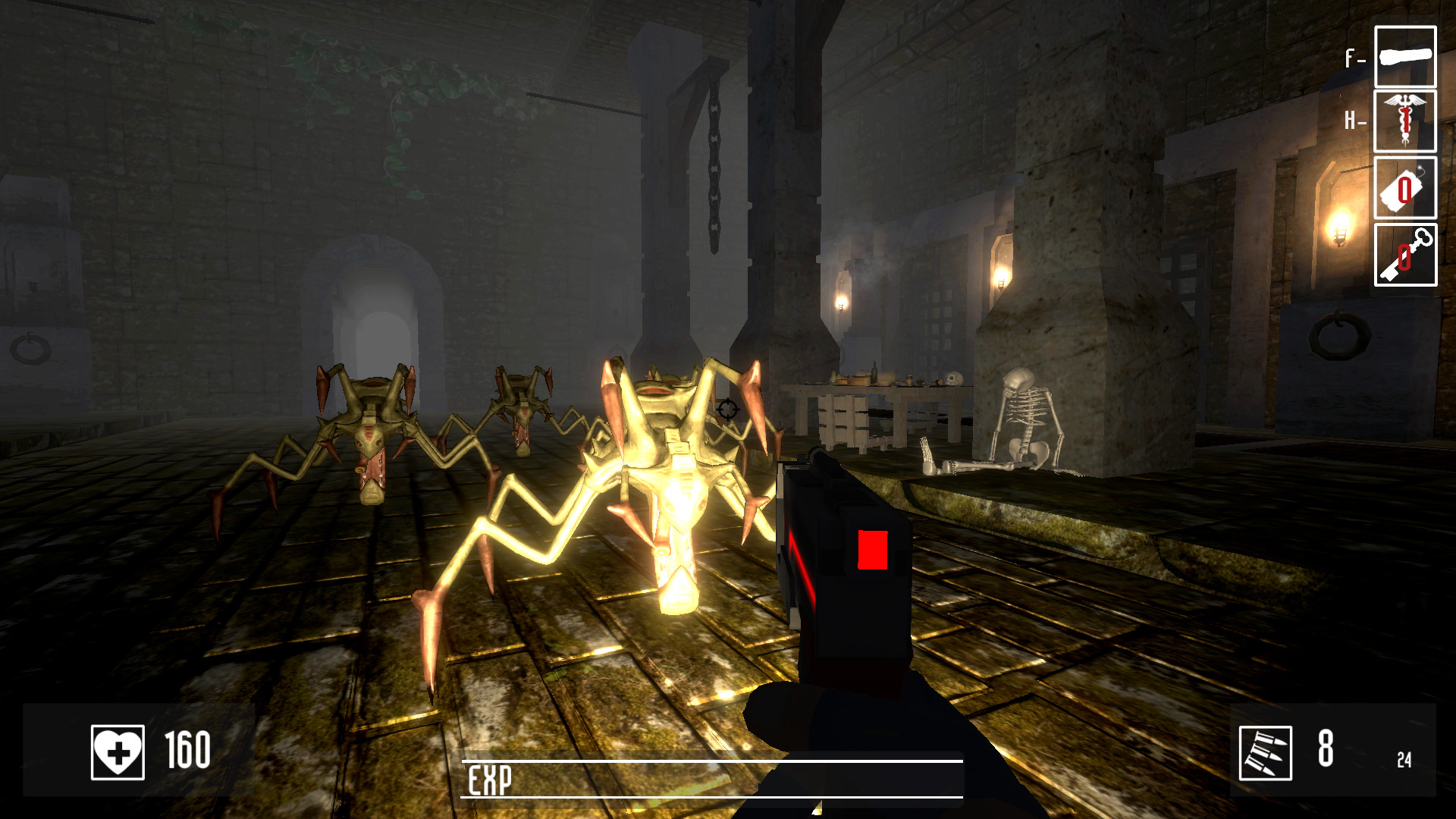Select the key inventory slot showing 0
The width and height of the screenshot is (1456, 819).
tap(1405, 256)
